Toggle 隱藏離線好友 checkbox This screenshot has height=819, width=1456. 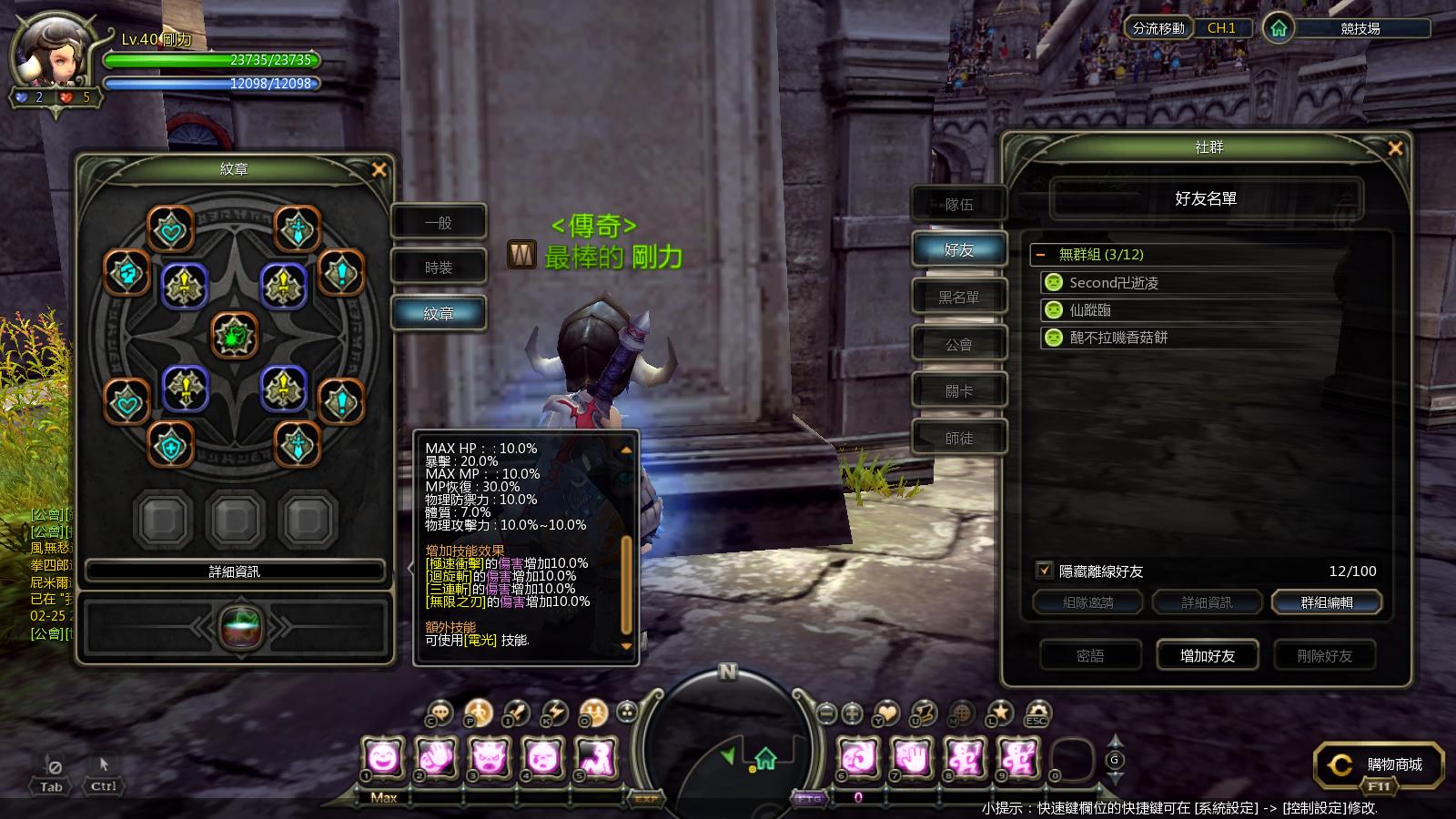(1045, 571)
